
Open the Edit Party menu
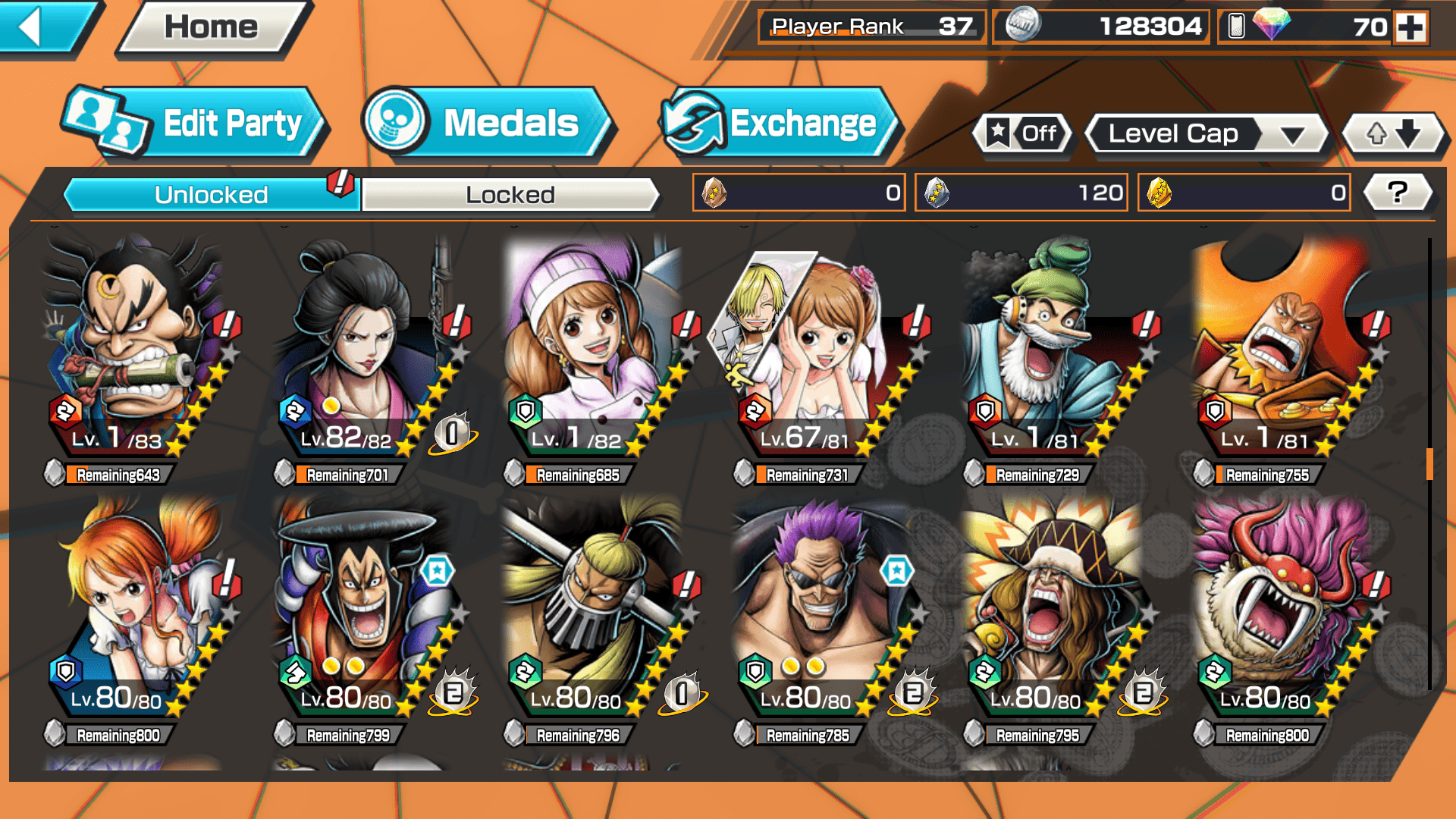(194, 124)
